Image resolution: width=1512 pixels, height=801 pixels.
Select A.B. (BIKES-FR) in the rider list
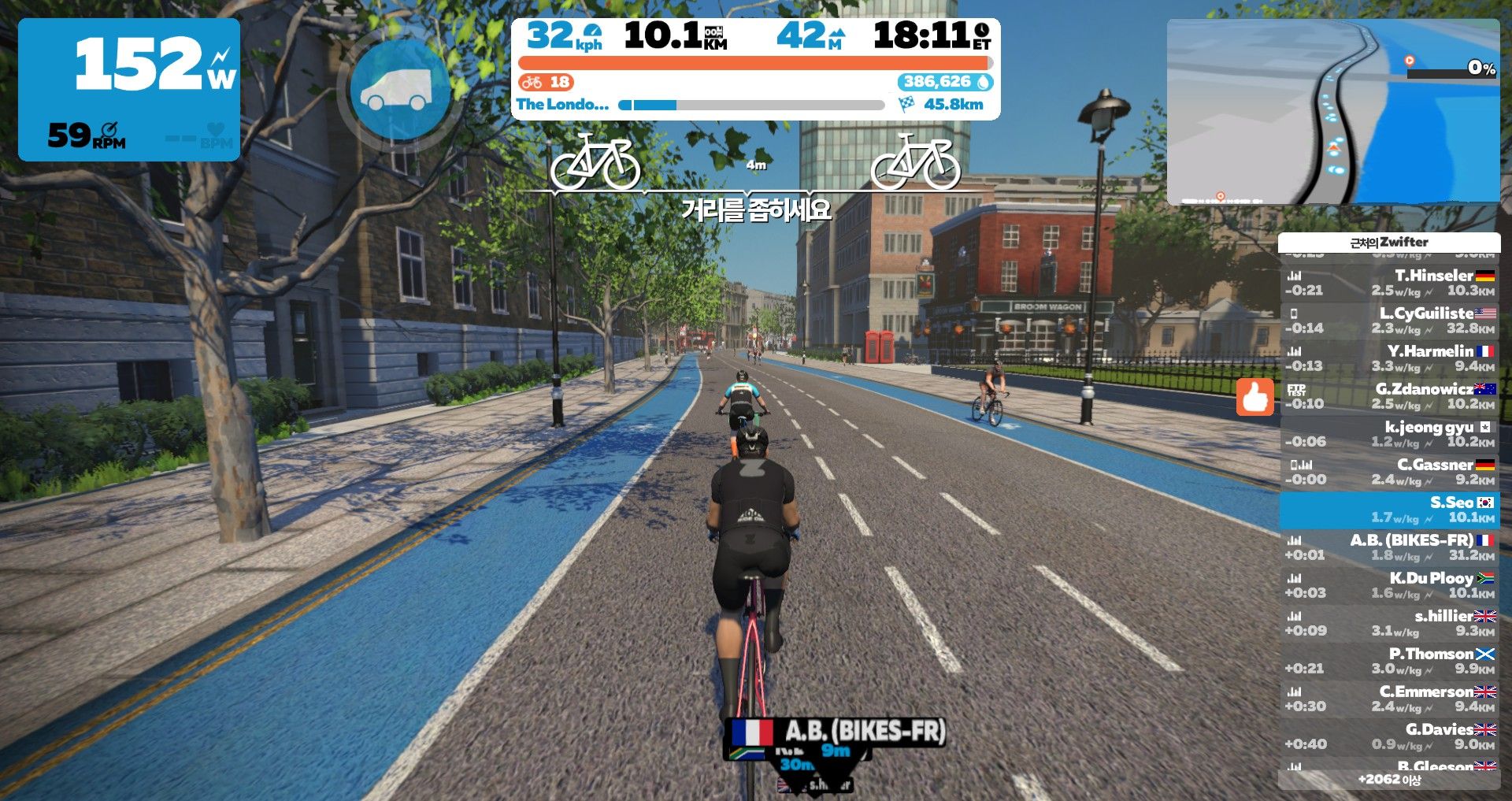(1389, 547)
